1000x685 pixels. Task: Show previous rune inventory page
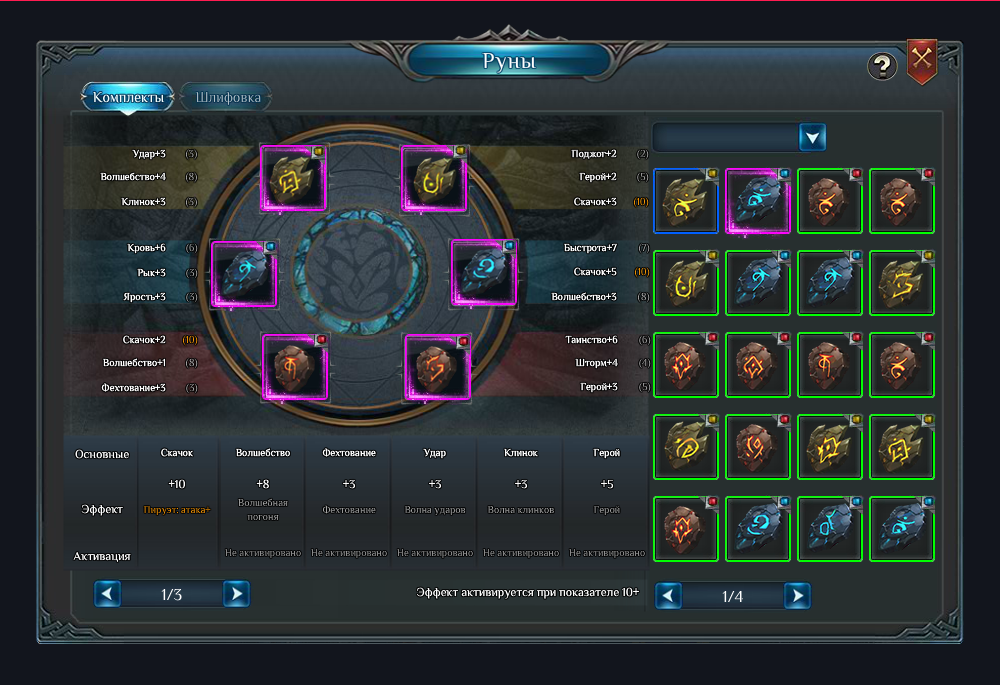pyautogui.click(x=669, y=596)
